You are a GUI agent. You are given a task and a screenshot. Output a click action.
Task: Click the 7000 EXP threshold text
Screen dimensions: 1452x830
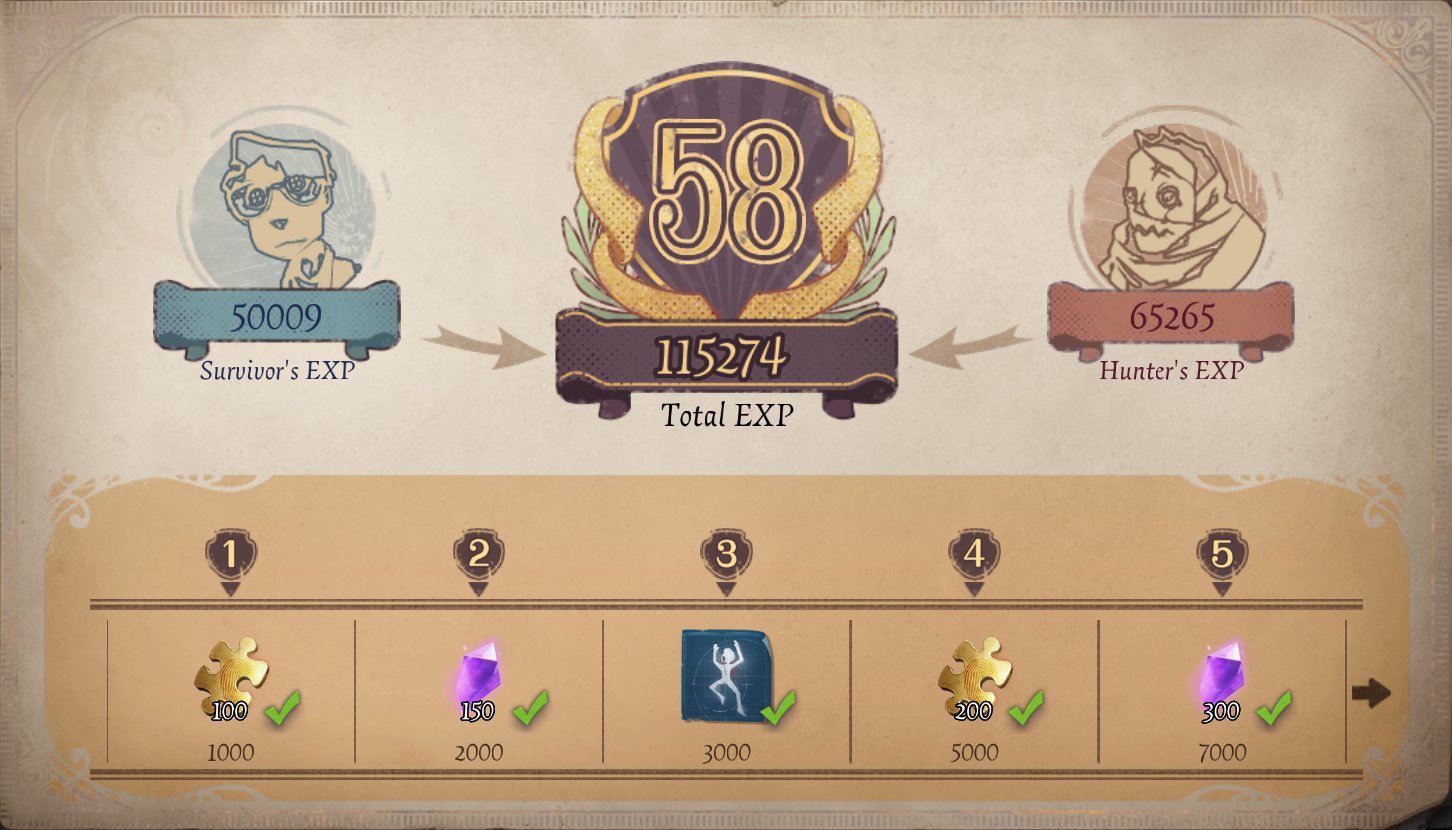(x=1222, y=752)
